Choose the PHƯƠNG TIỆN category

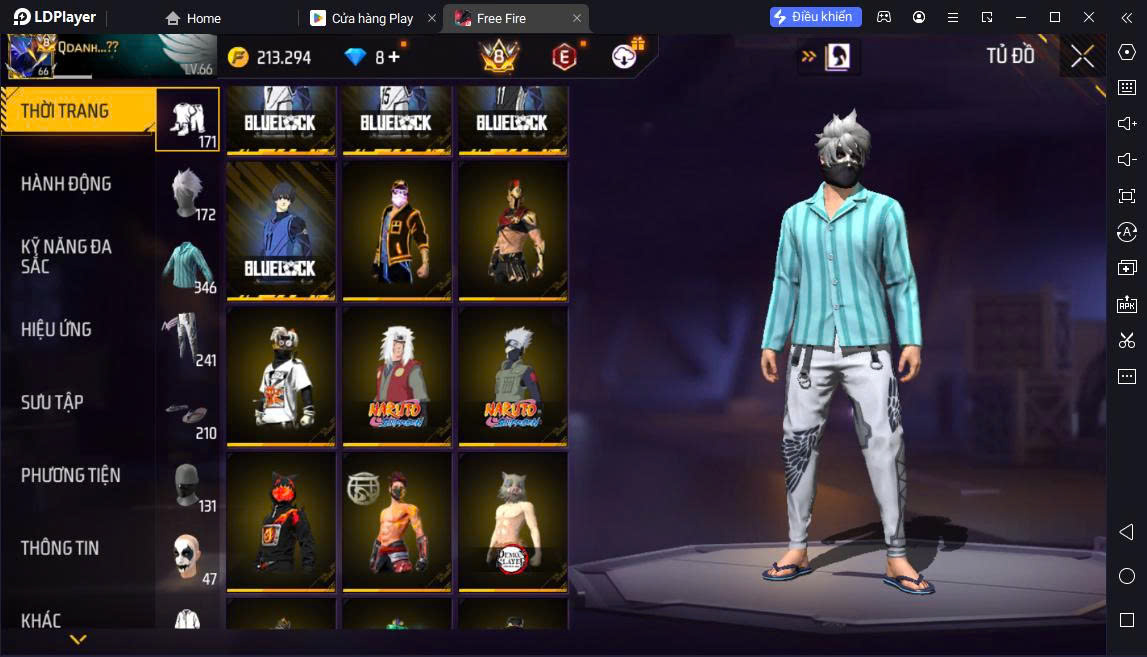(71, 475)
